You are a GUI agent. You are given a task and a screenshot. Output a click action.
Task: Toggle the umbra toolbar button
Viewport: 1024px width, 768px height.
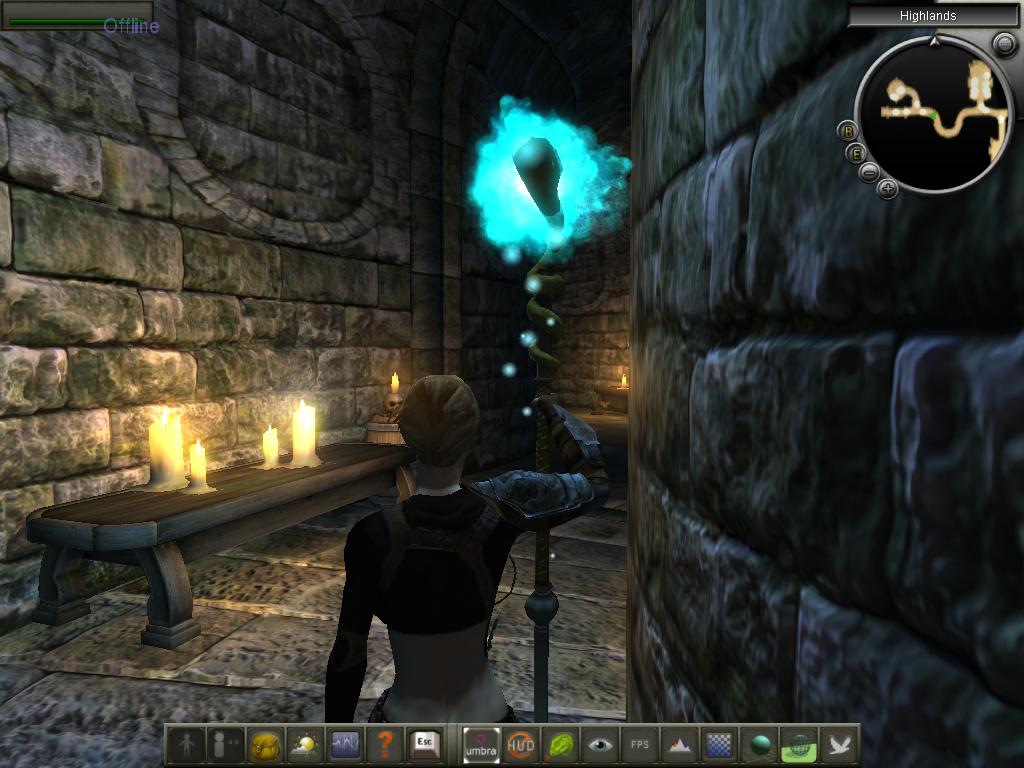481,745
